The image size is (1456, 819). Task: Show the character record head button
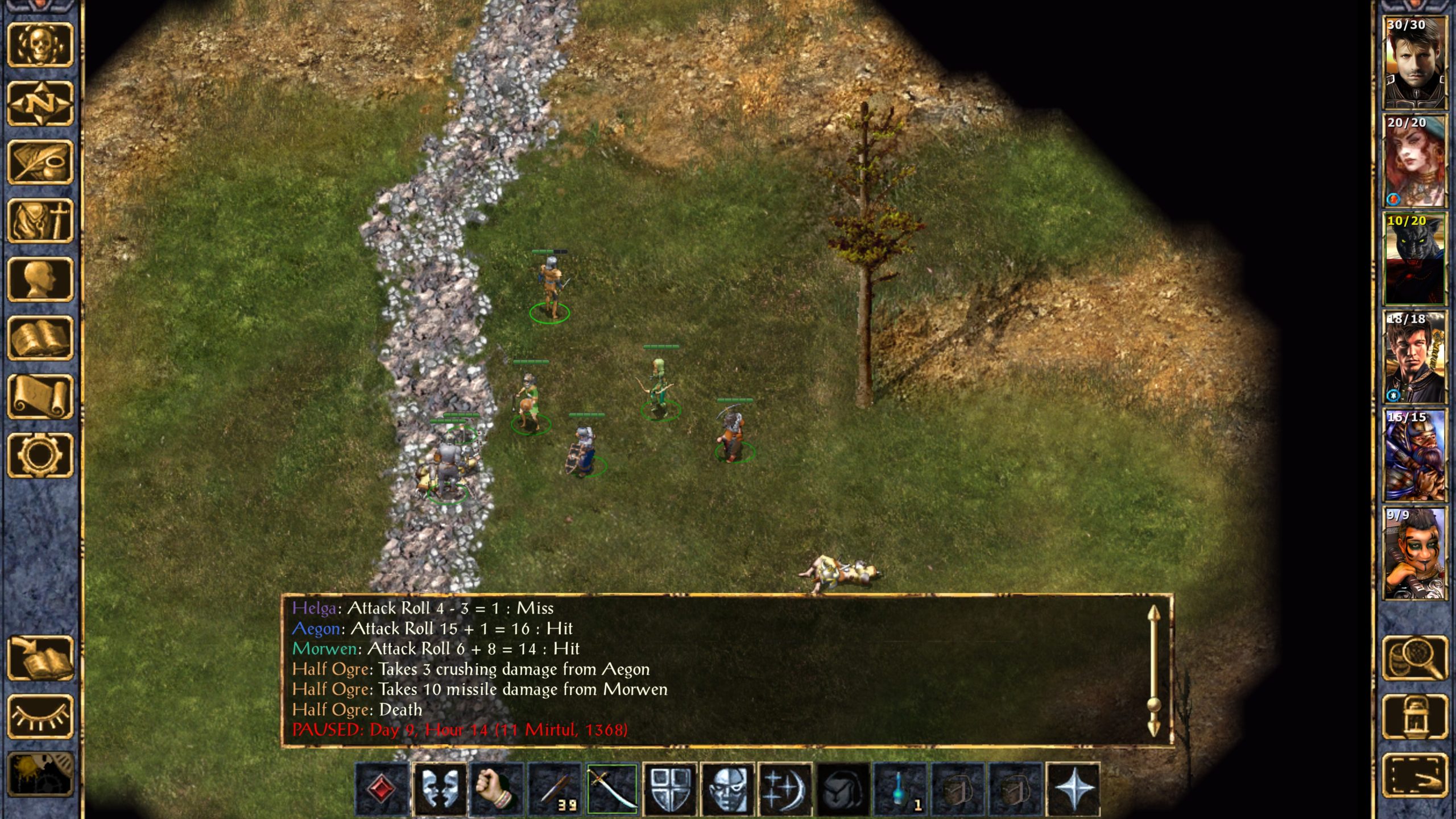tap(40, 279)
